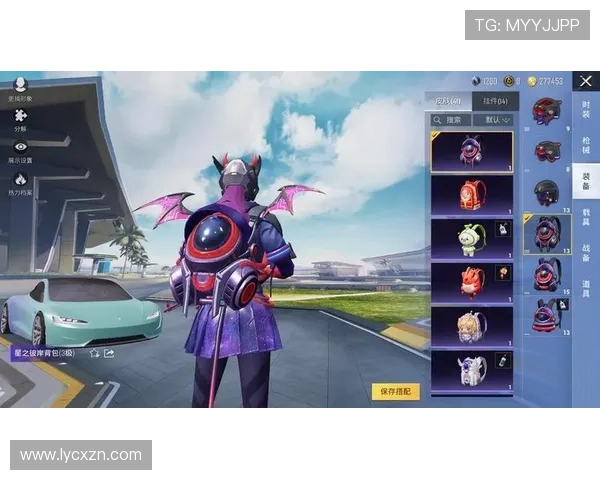Screen dimensions: 600x480
Task: Open the 挂件 pendants tab
Action: (495, 101)
